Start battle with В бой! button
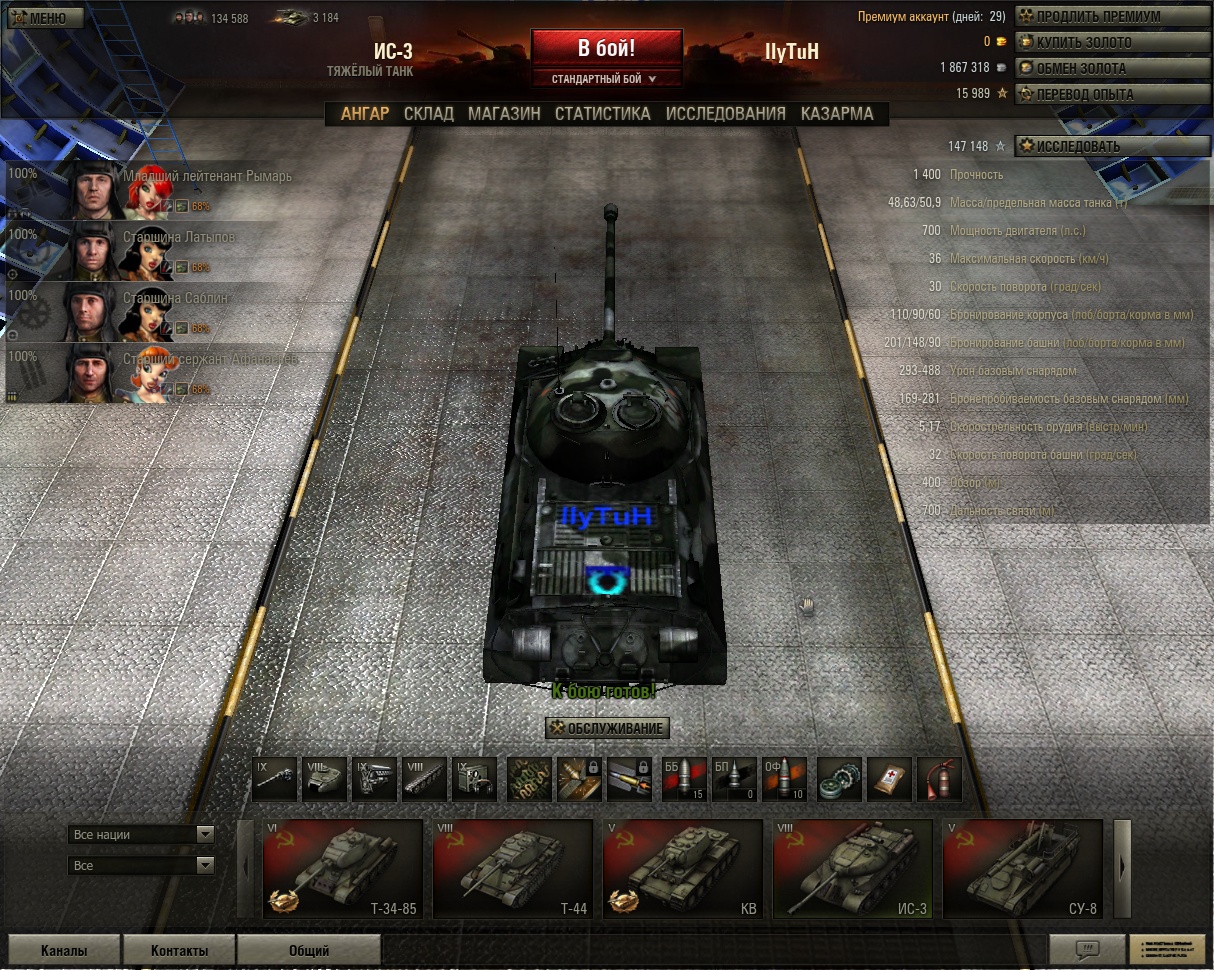 (606, 48)
